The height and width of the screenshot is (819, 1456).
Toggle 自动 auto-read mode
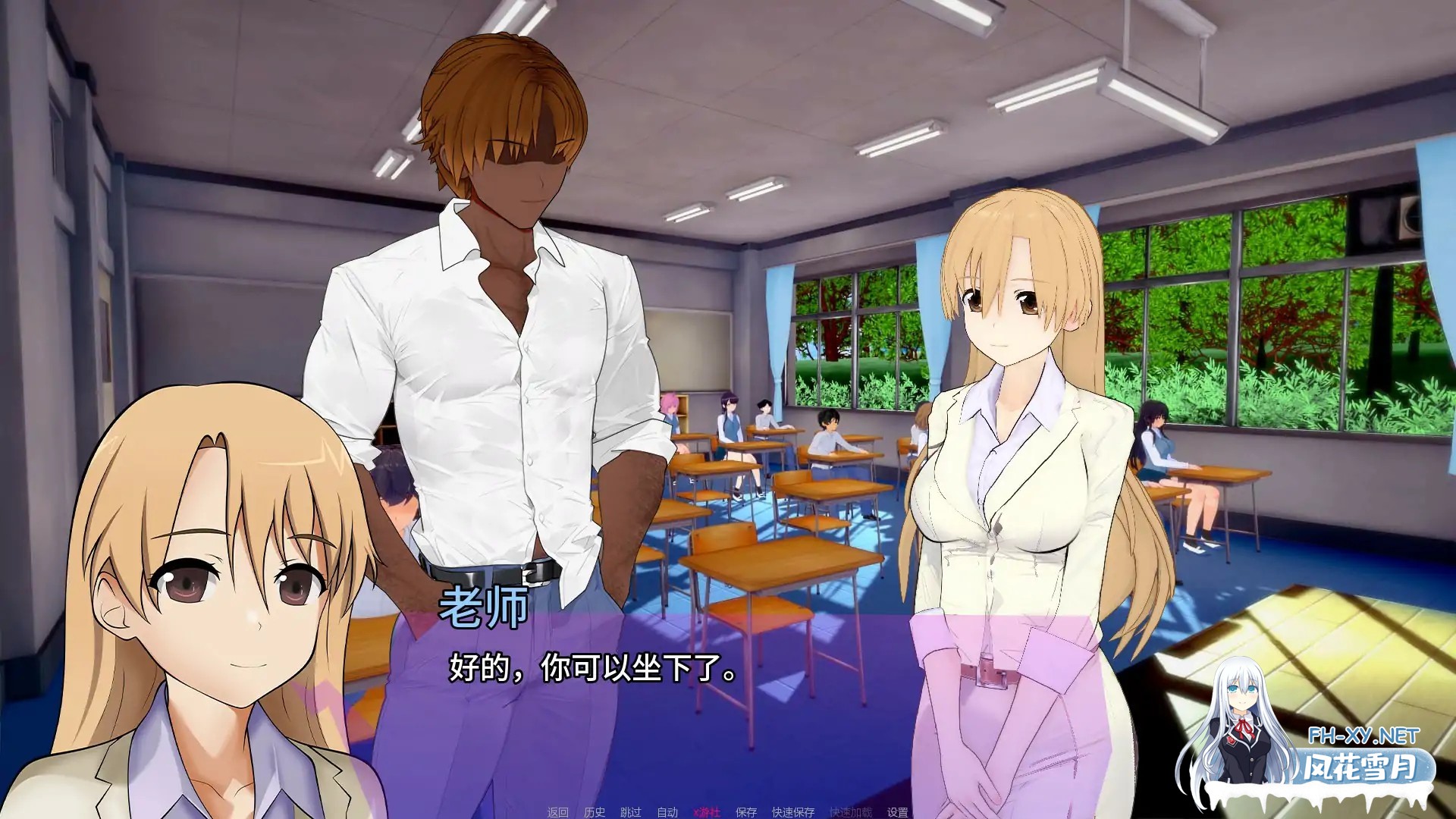coord(668,811)
